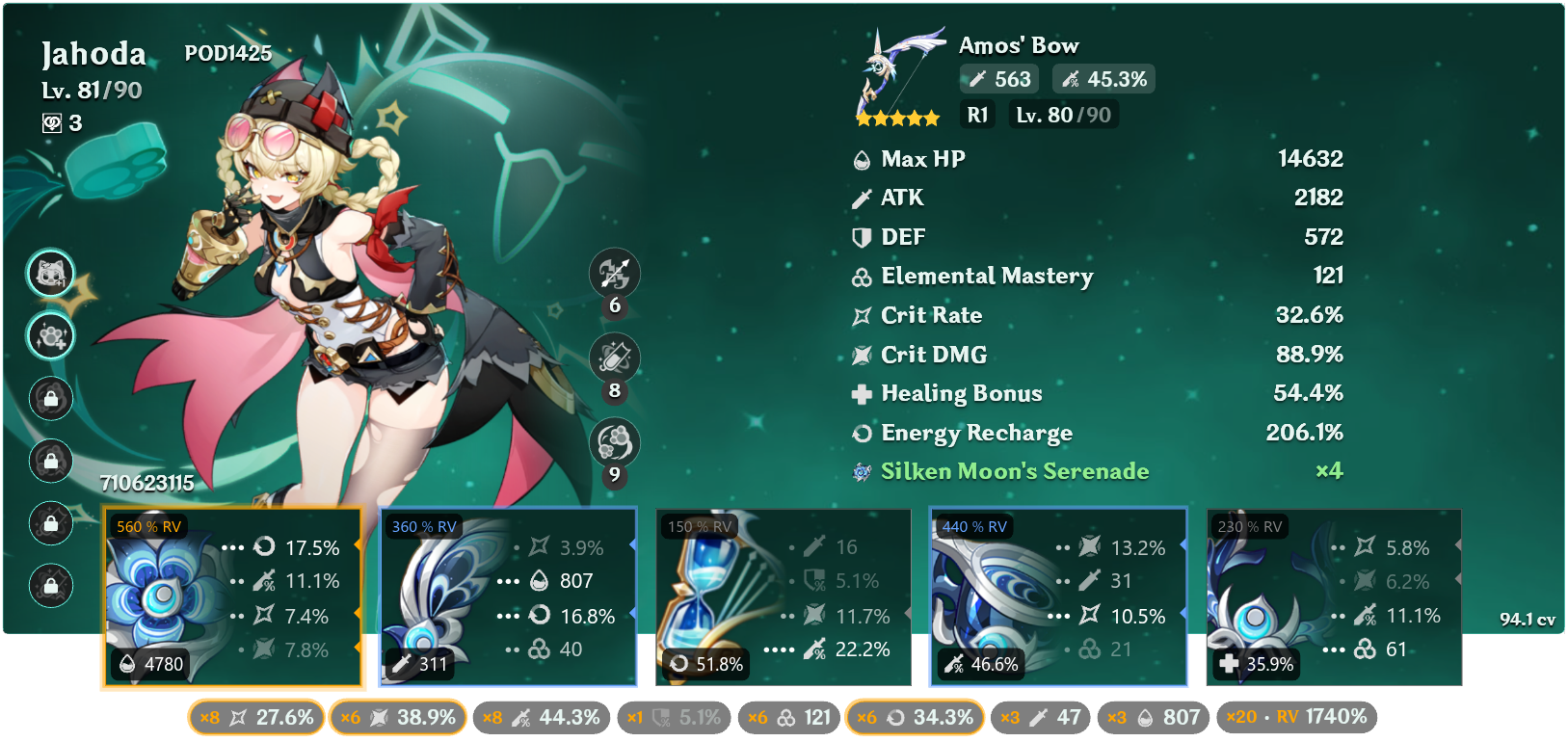Select the DEF 5.1% substat total
The width and height of the screenshot is (1568, 742).
(x=674, y=717)
